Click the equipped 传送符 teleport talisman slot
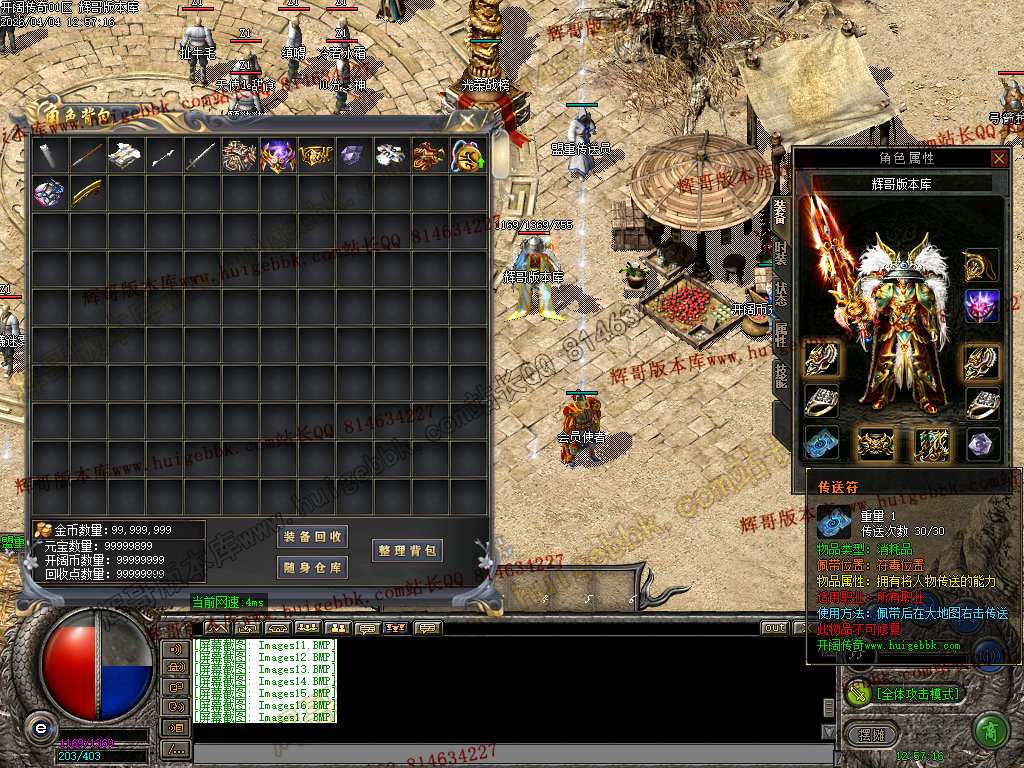Image resolution: width=1024 pixels, height=768 pixels. coord(822,443)
